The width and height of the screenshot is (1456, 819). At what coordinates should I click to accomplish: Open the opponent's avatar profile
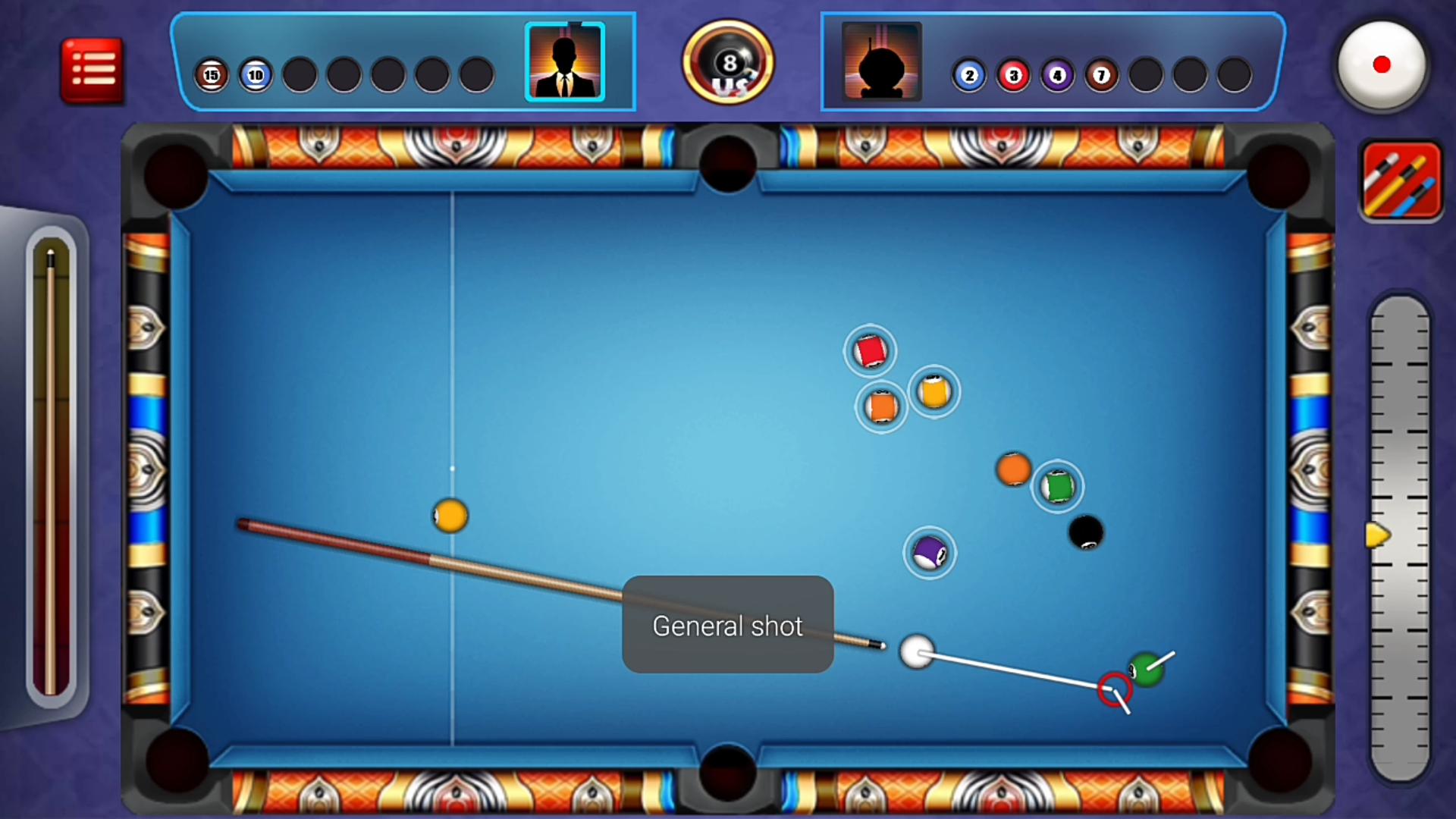click(880, 62)
